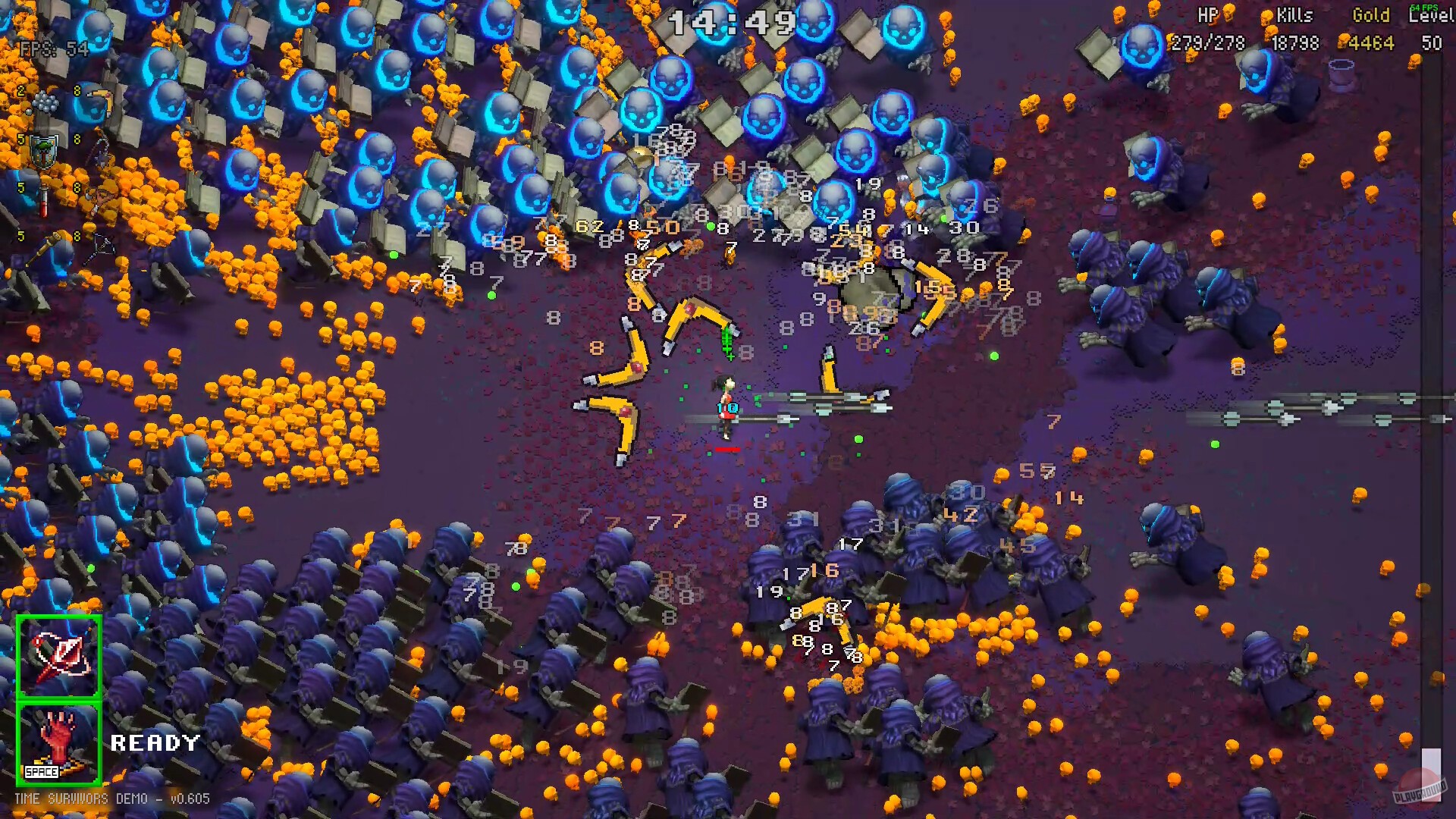1456x819 pixels.
Task: Open the Kills counter display
Action: click(x=1294, y=30)
